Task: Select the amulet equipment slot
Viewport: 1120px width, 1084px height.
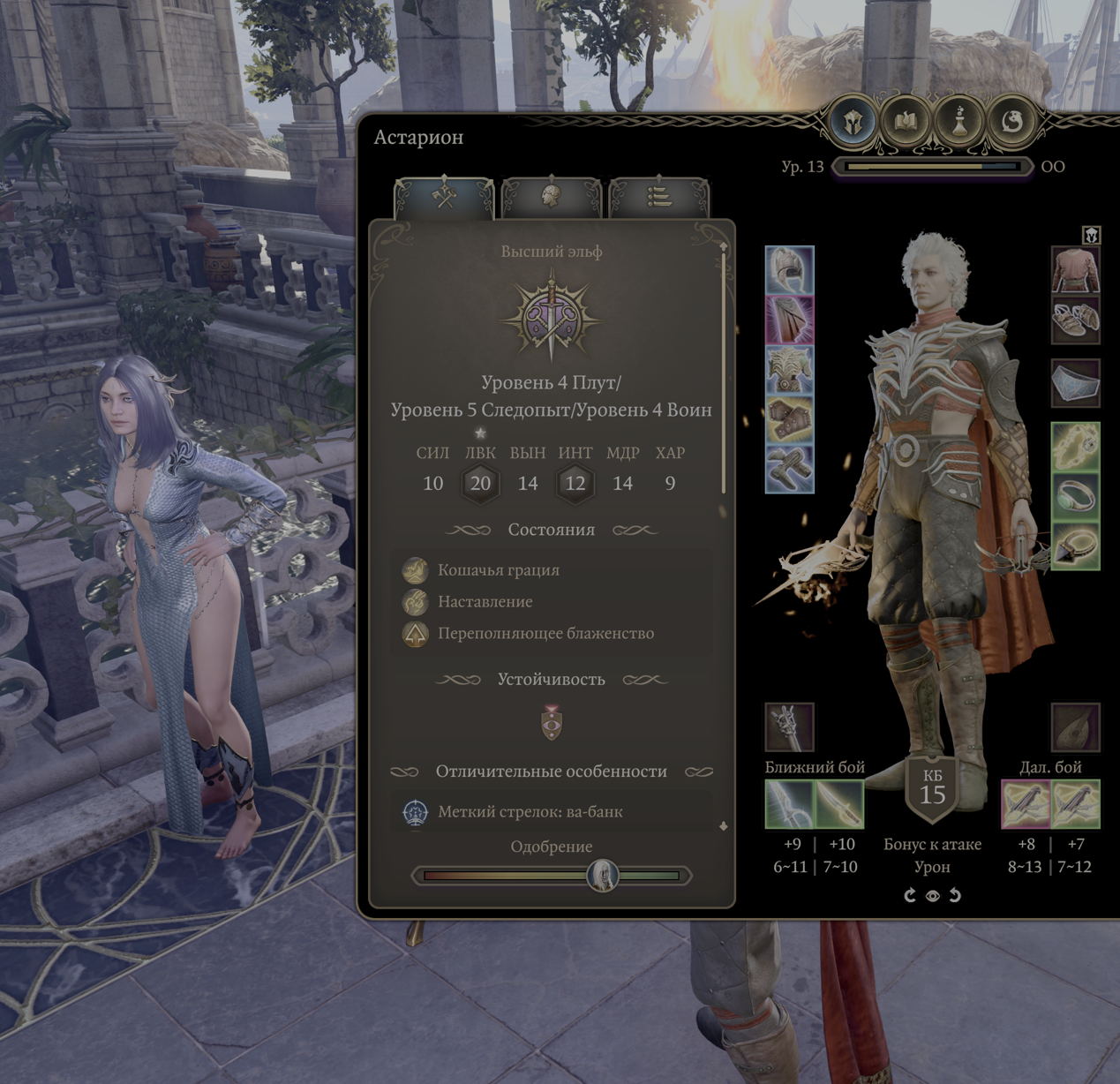Action: [x=1075, y=447]
